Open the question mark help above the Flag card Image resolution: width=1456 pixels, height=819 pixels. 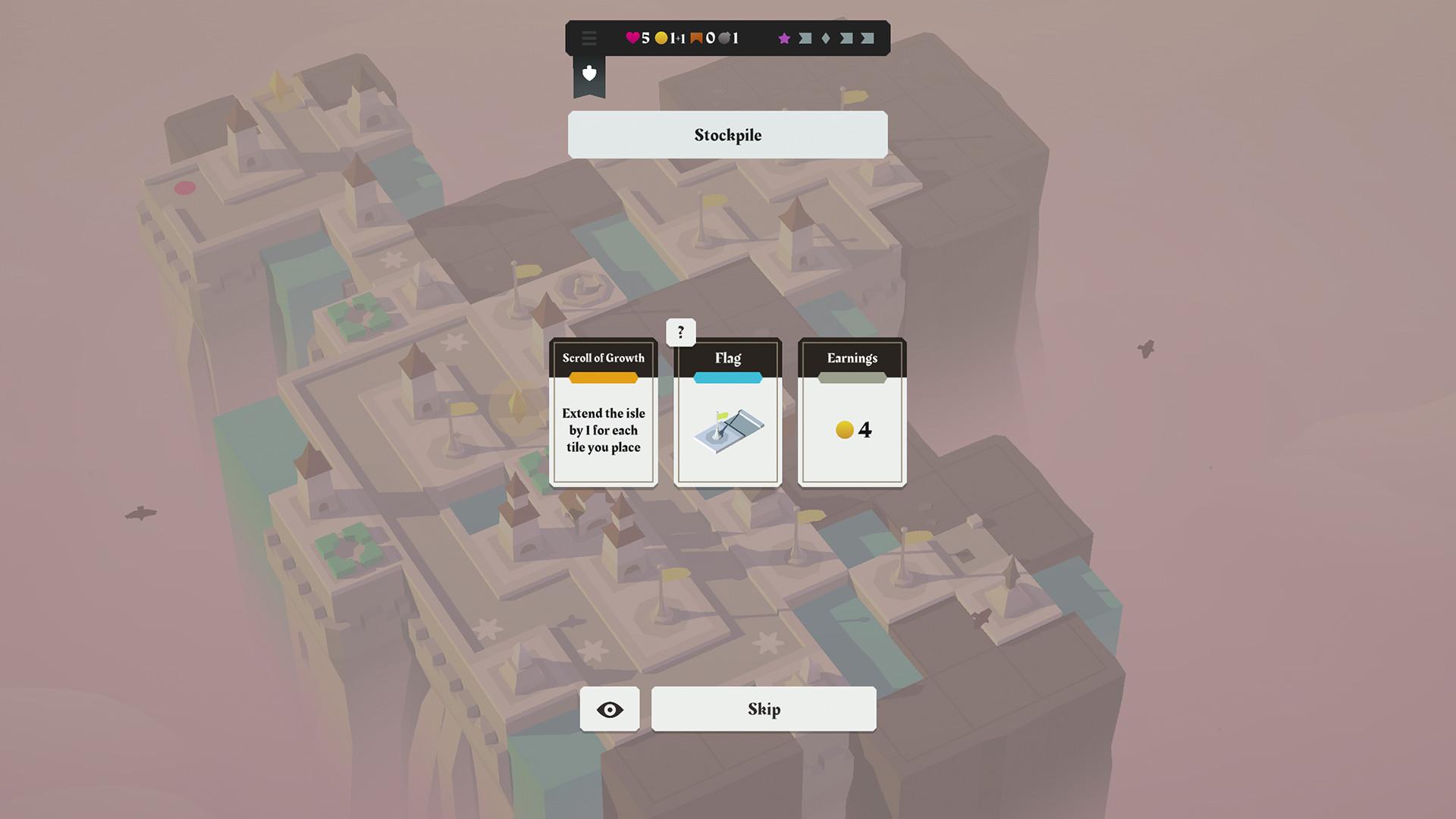coord(680,332)
